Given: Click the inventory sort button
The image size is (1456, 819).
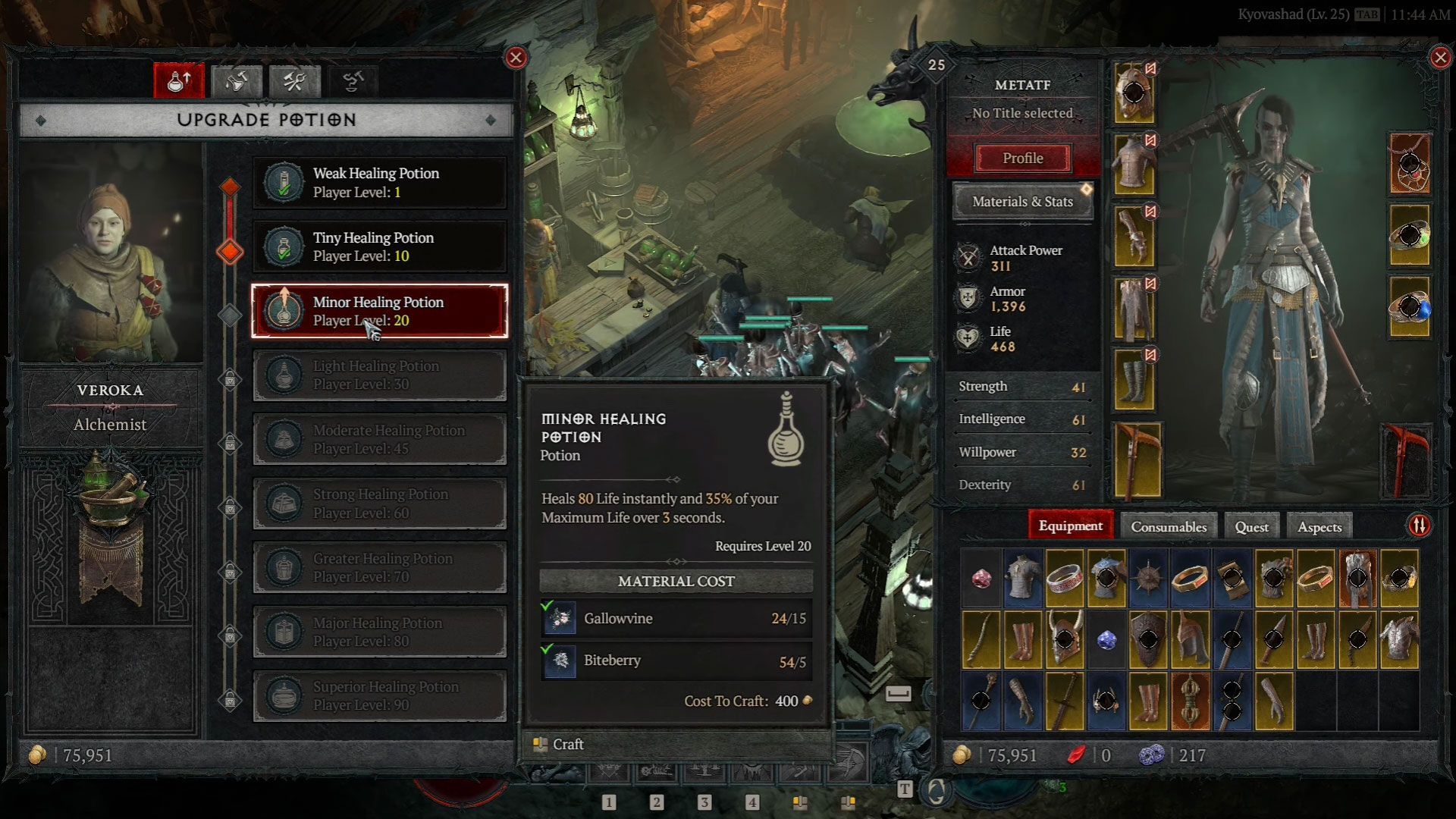Looking at the screenshot, I should tap(1419, 526).
